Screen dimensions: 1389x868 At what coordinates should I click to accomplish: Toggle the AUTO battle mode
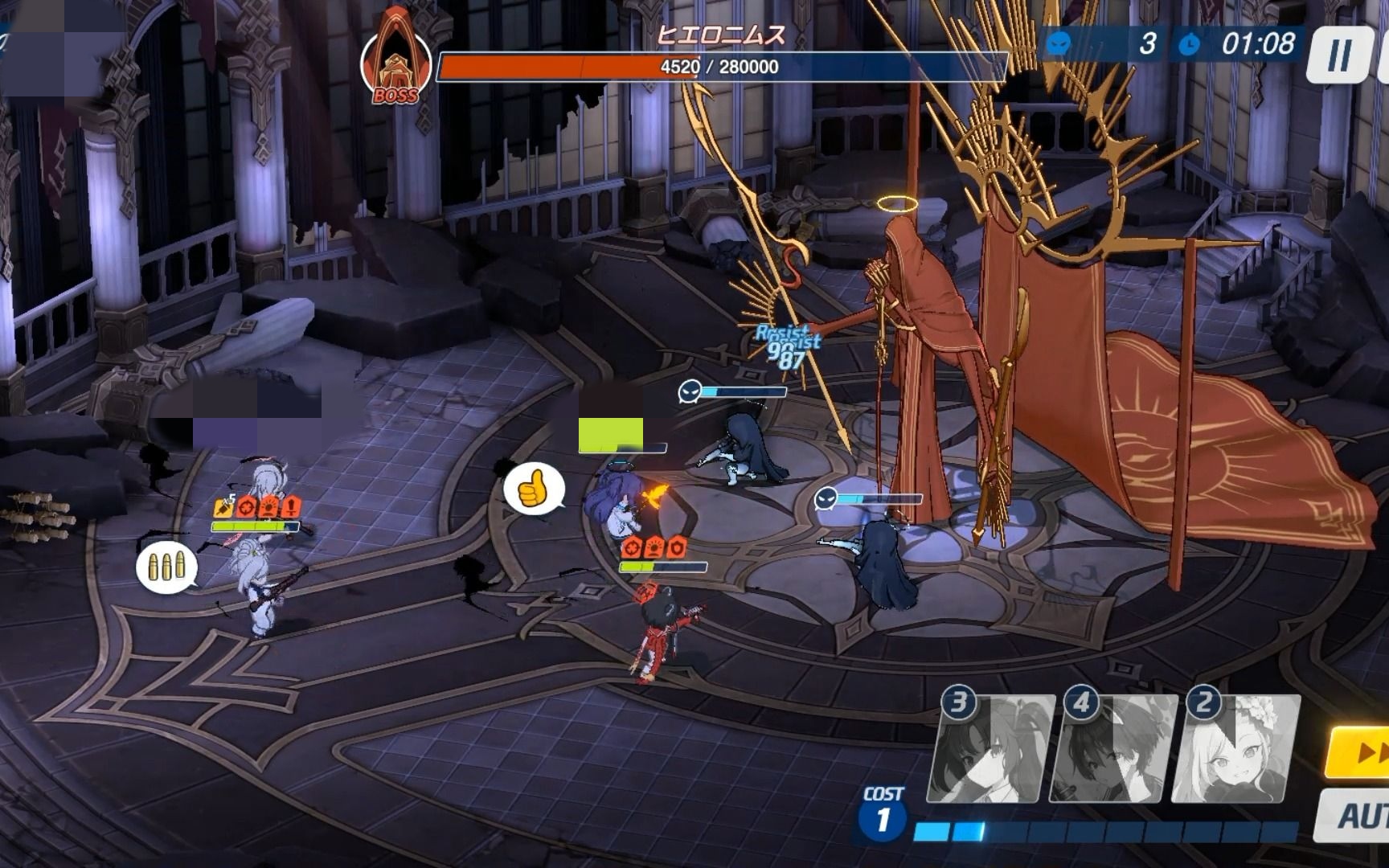coord(1358,815)
